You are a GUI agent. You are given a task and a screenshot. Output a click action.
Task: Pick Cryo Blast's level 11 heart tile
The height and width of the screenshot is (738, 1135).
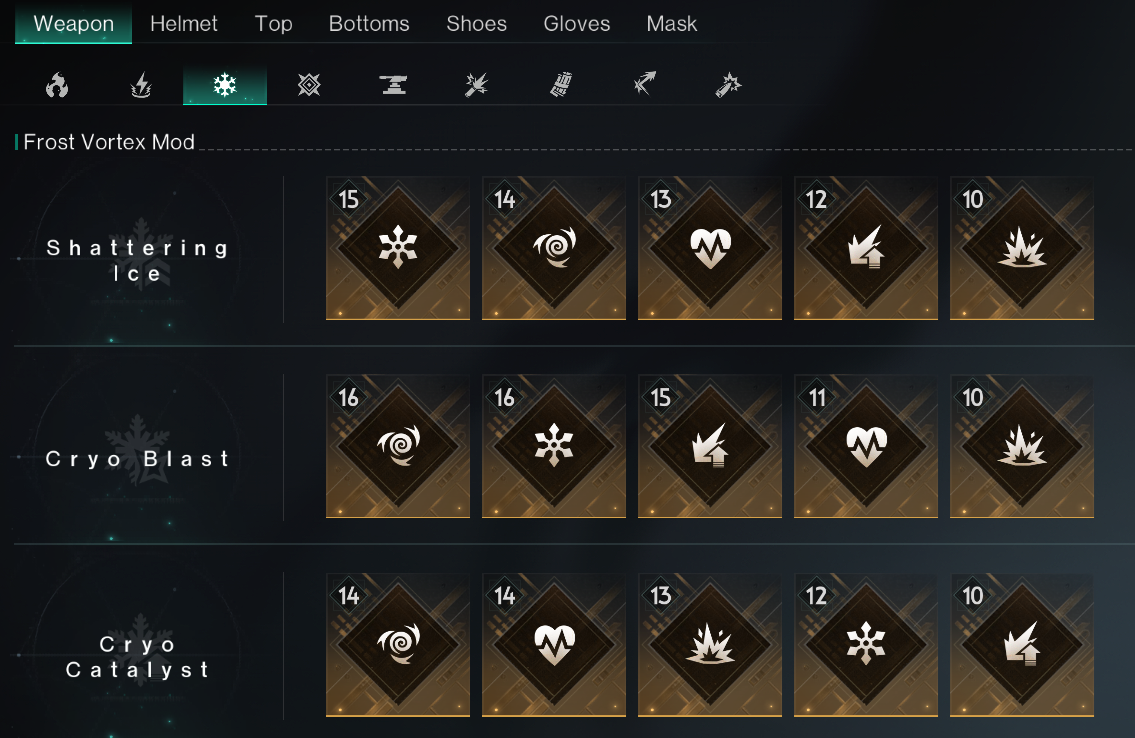coord(866,446)
